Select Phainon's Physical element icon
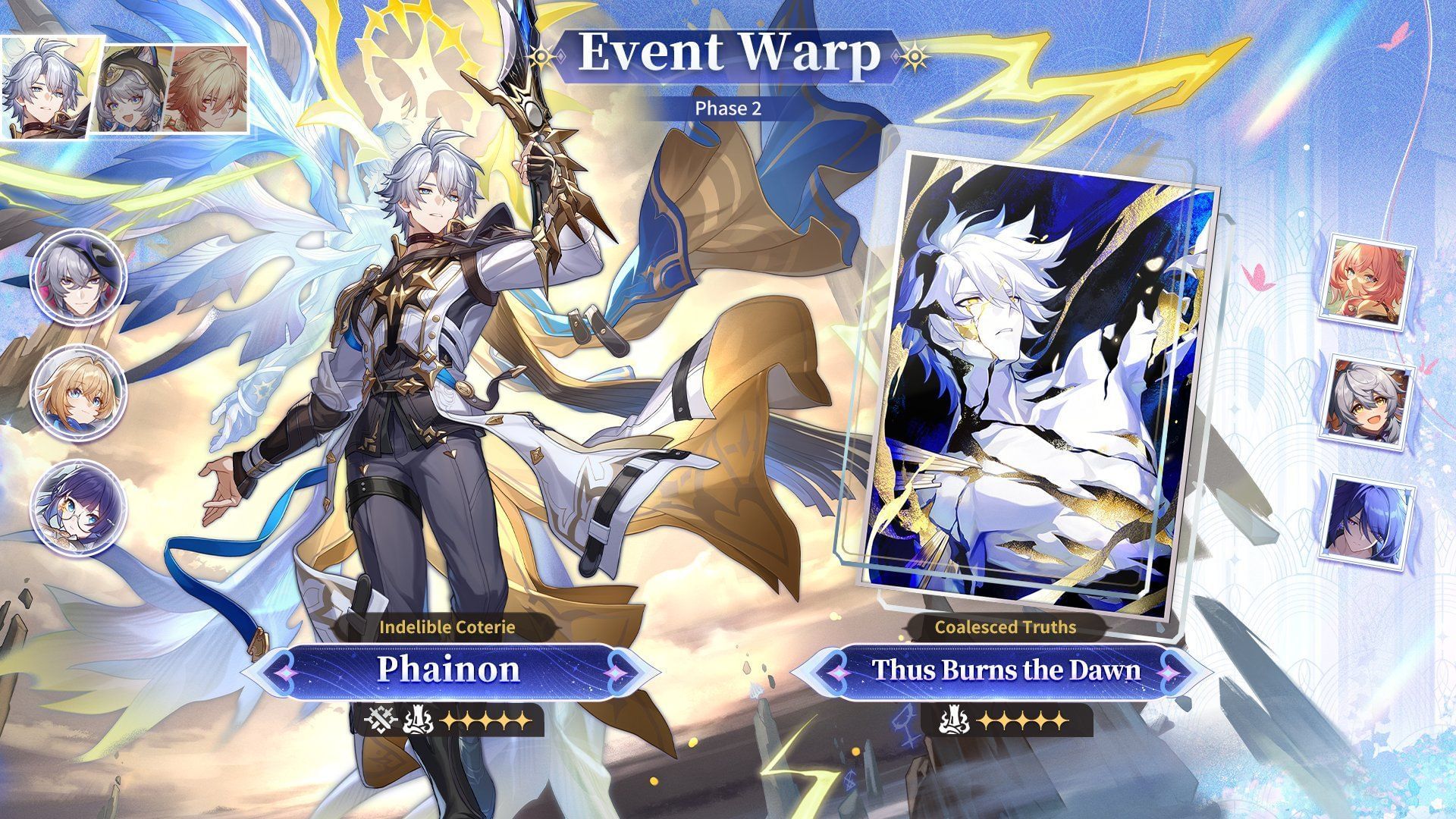Viewport: 1456px width, 819px height. pyautogui.click(x=379, y=720)
